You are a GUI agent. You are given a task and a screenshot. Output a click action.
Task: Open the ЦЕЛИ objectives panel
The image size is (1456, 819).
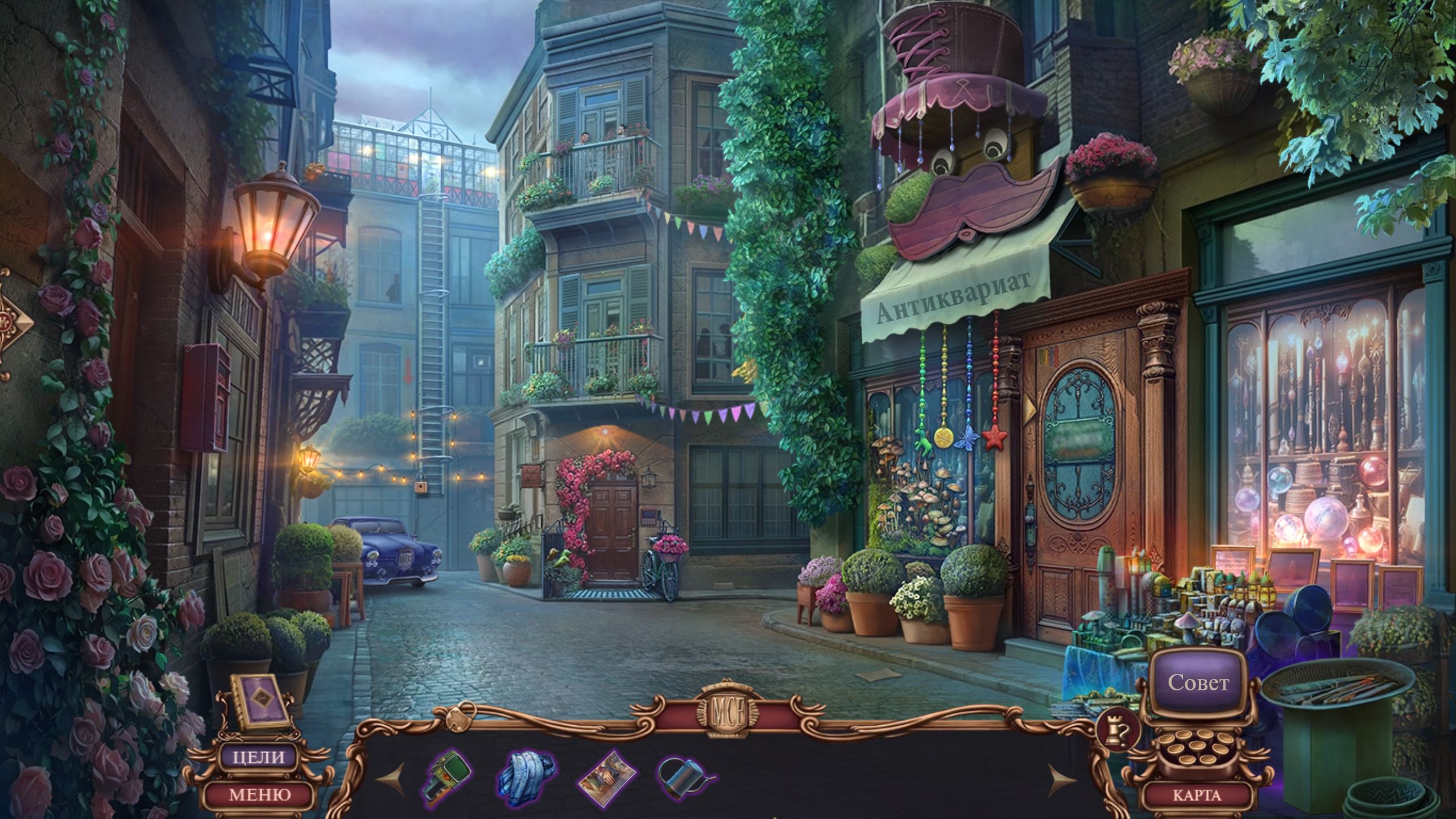(259, 757)
